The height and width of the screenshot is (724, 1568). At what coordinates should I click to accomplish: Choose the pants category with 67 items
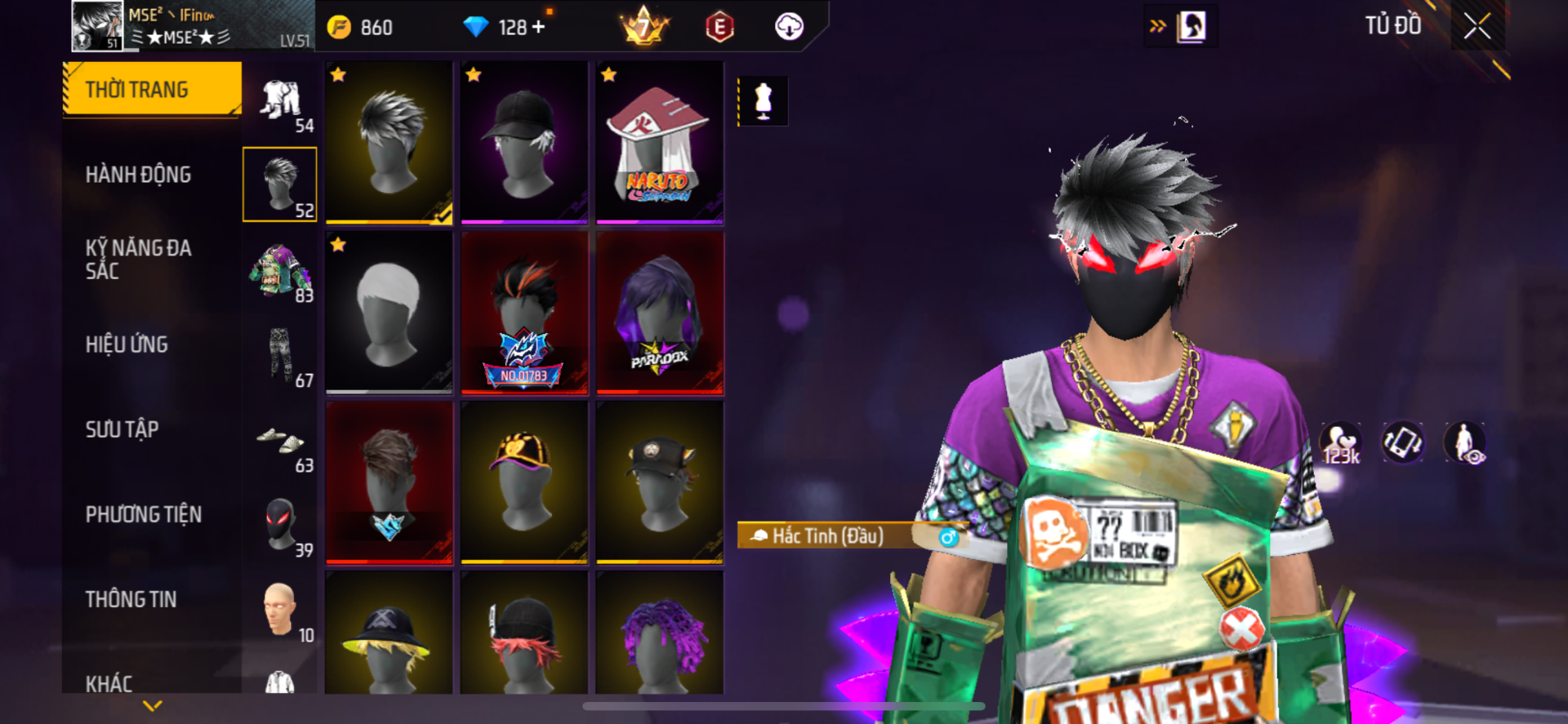280,358
